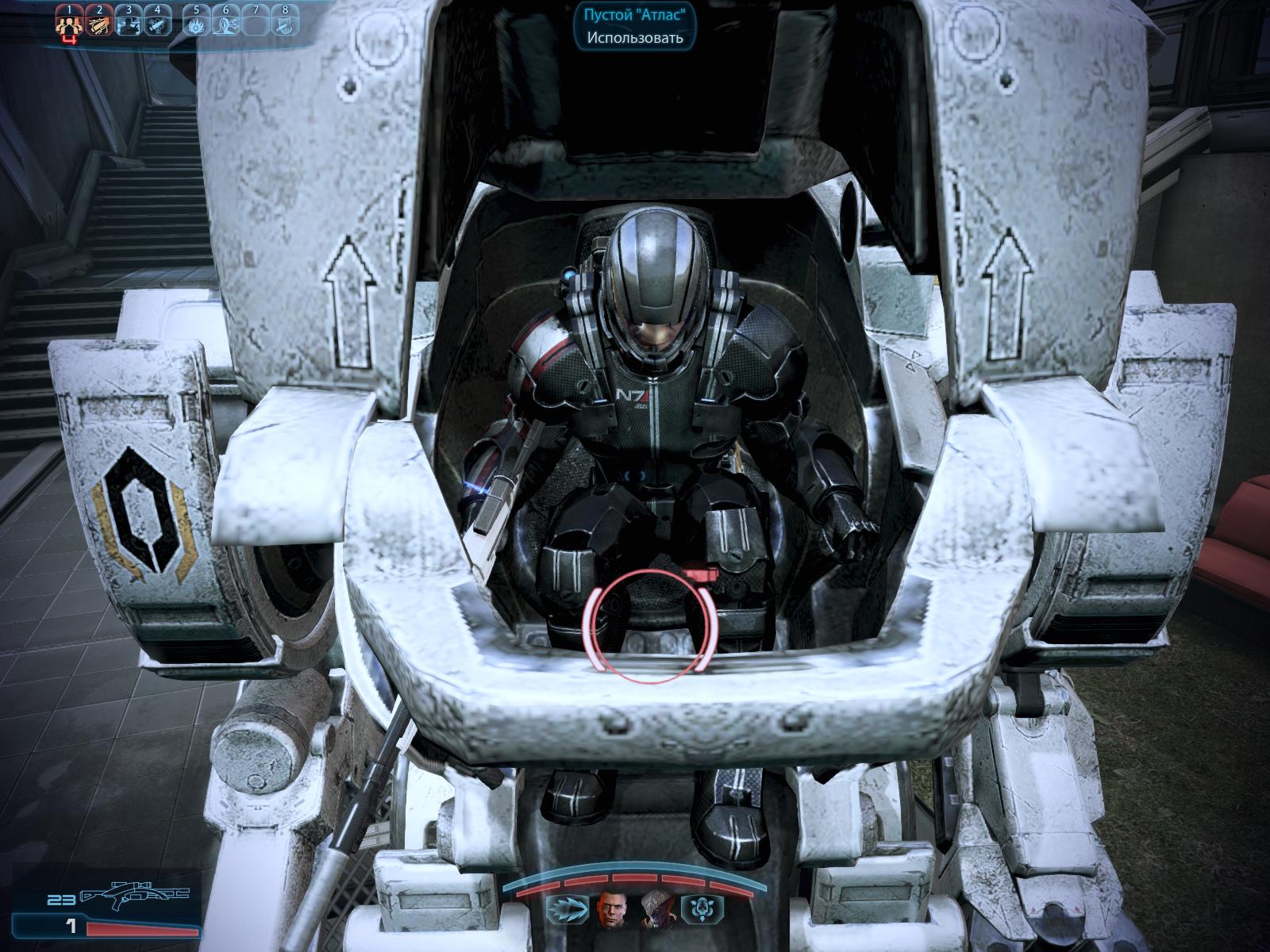1270x952 pixels.
Task: Select the Cryo Ammo power in slot 4
Action: point(157,24)
